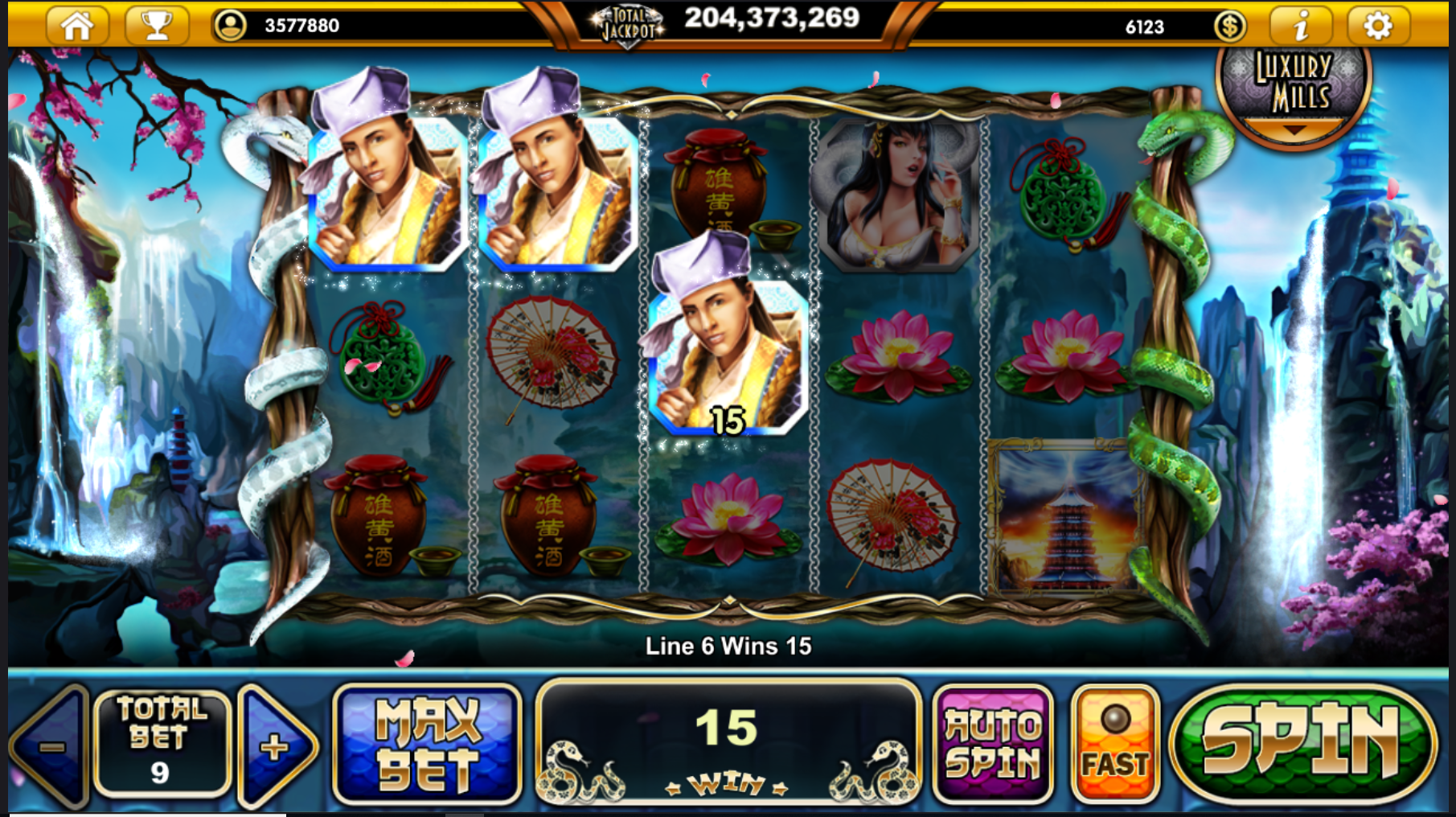The width and height of the screenshot is (1456, 817).
Task: Go to the home screen
Action: coord(77,25)
